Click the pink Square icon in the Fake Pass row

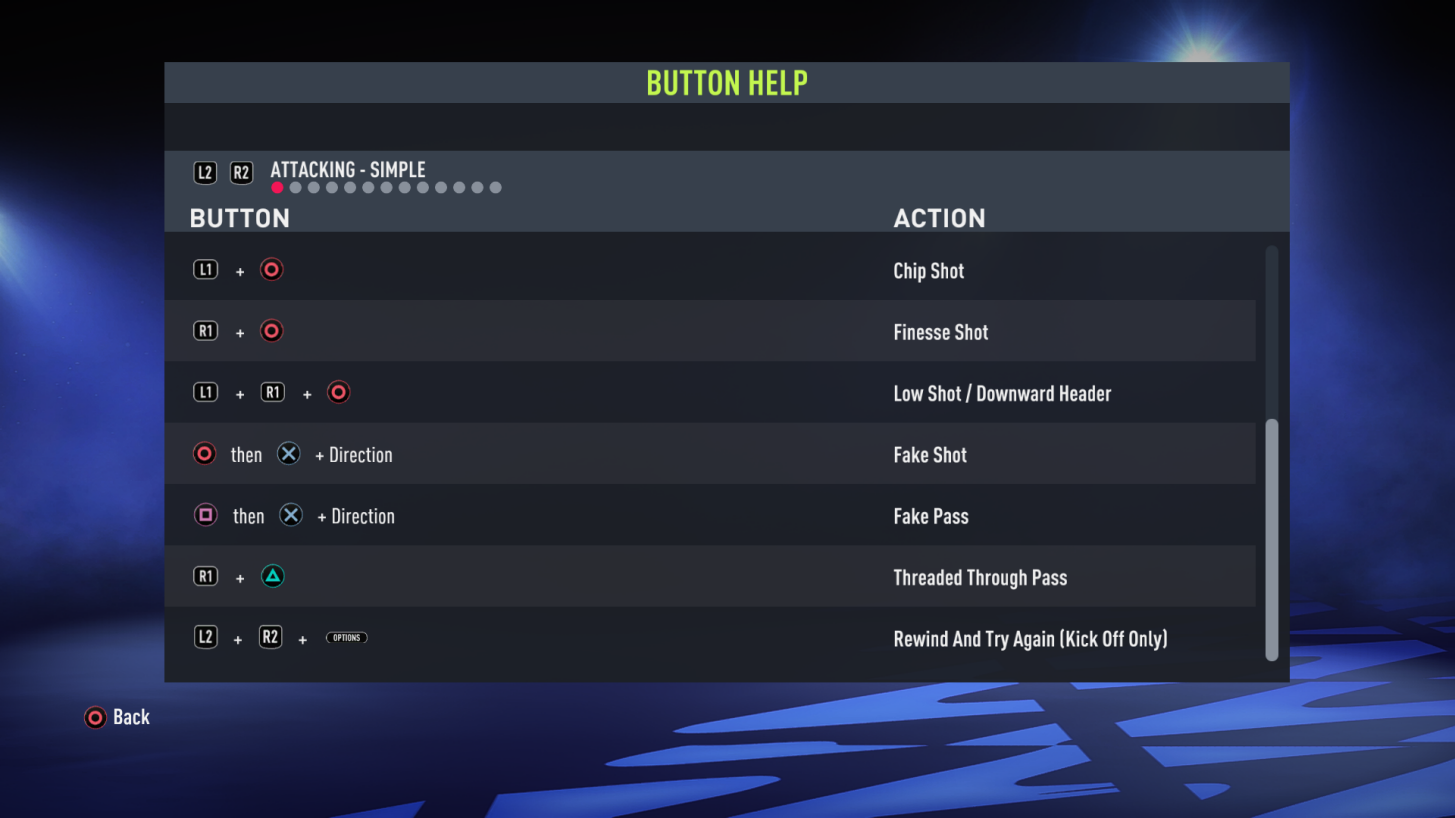click(x=204, y=514)
